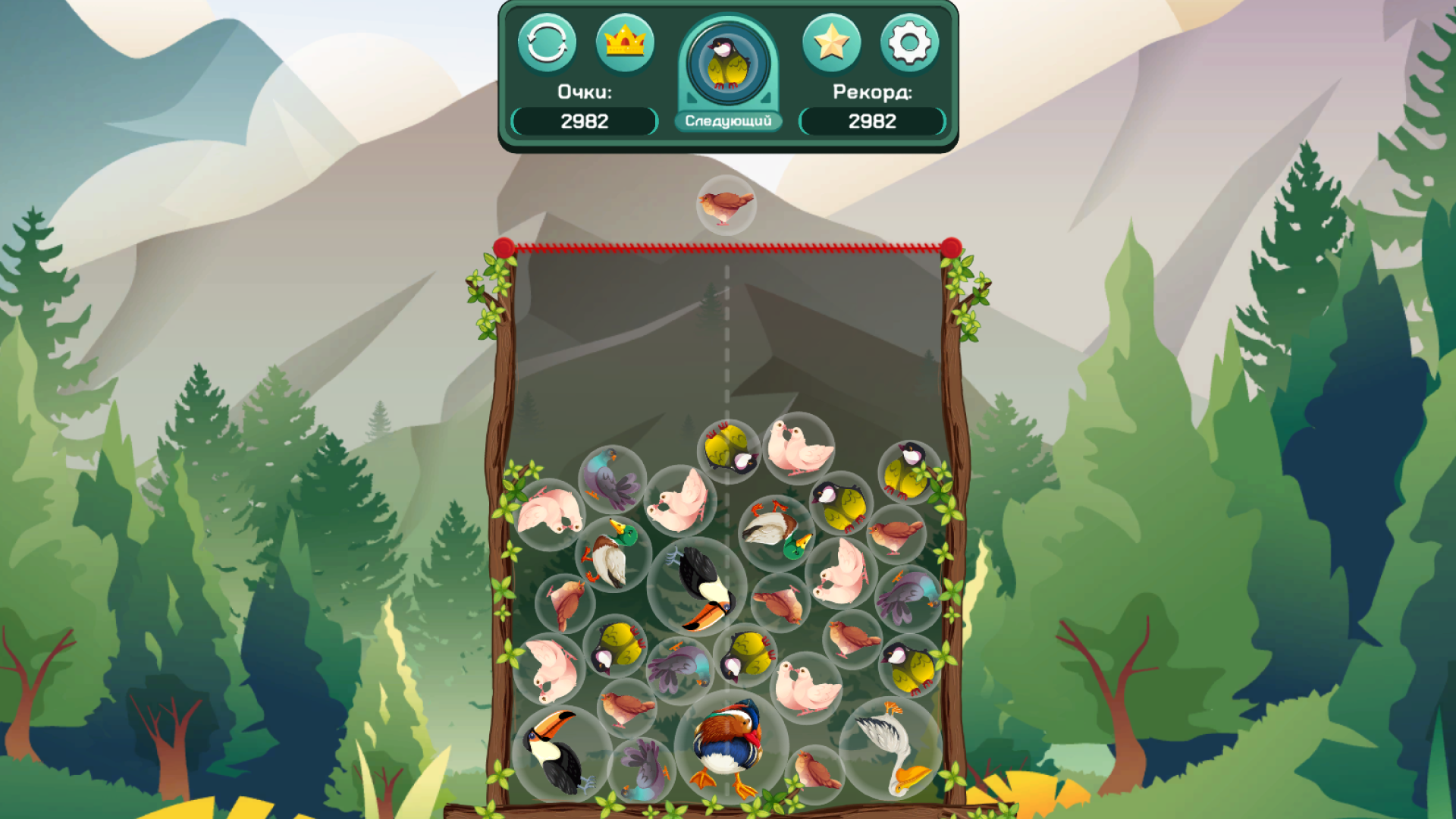Screen dimensions: 1456x819
Task: Click the Следующий label
Action: point(728,119)
